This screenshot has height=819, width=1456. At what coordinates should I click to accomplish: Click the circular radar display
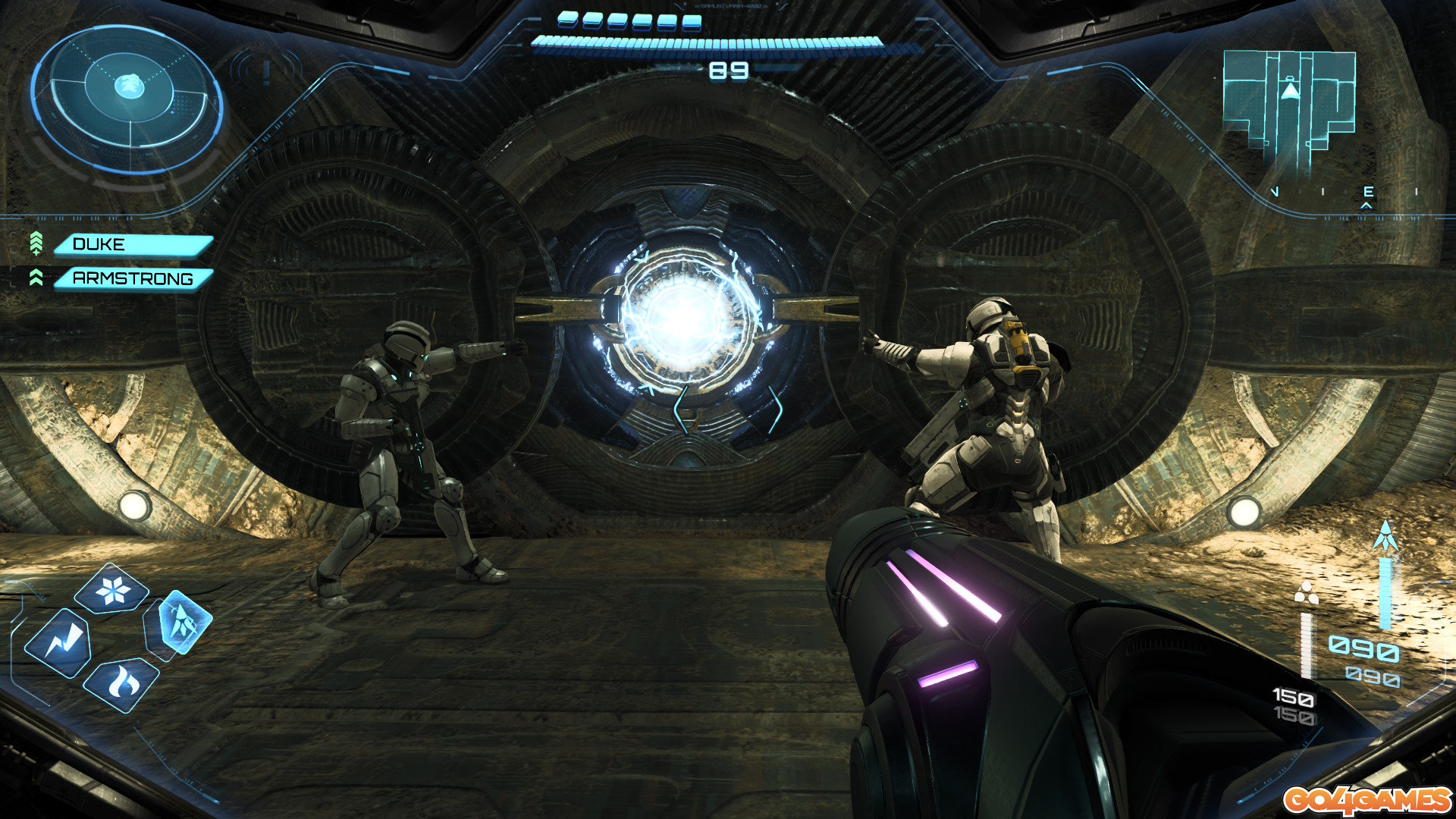127,99
